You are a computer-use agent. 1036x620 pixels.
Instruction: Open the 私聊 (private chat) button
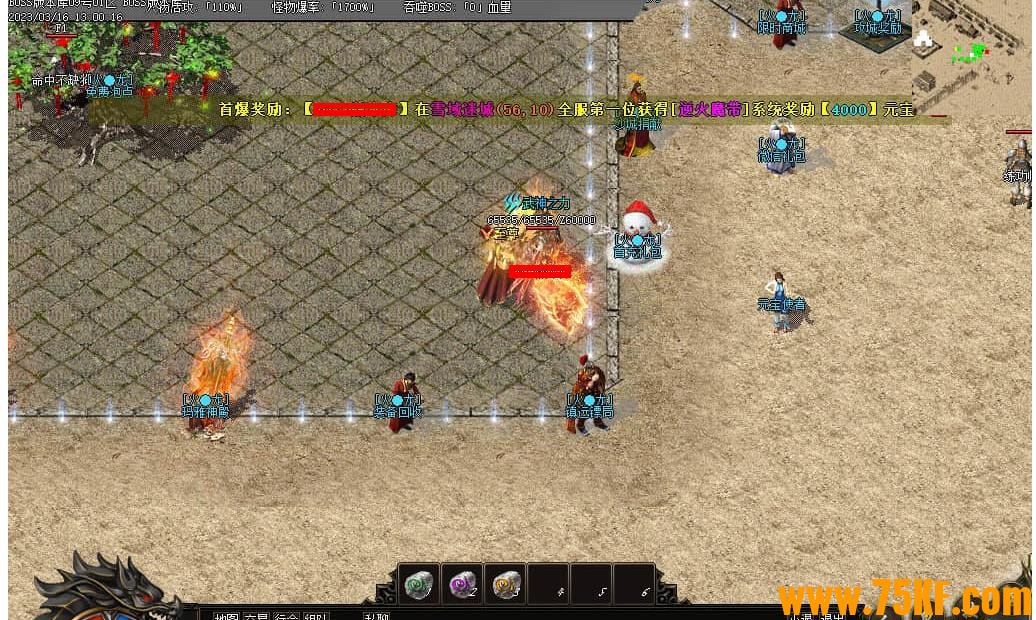(x=377, y=615)
